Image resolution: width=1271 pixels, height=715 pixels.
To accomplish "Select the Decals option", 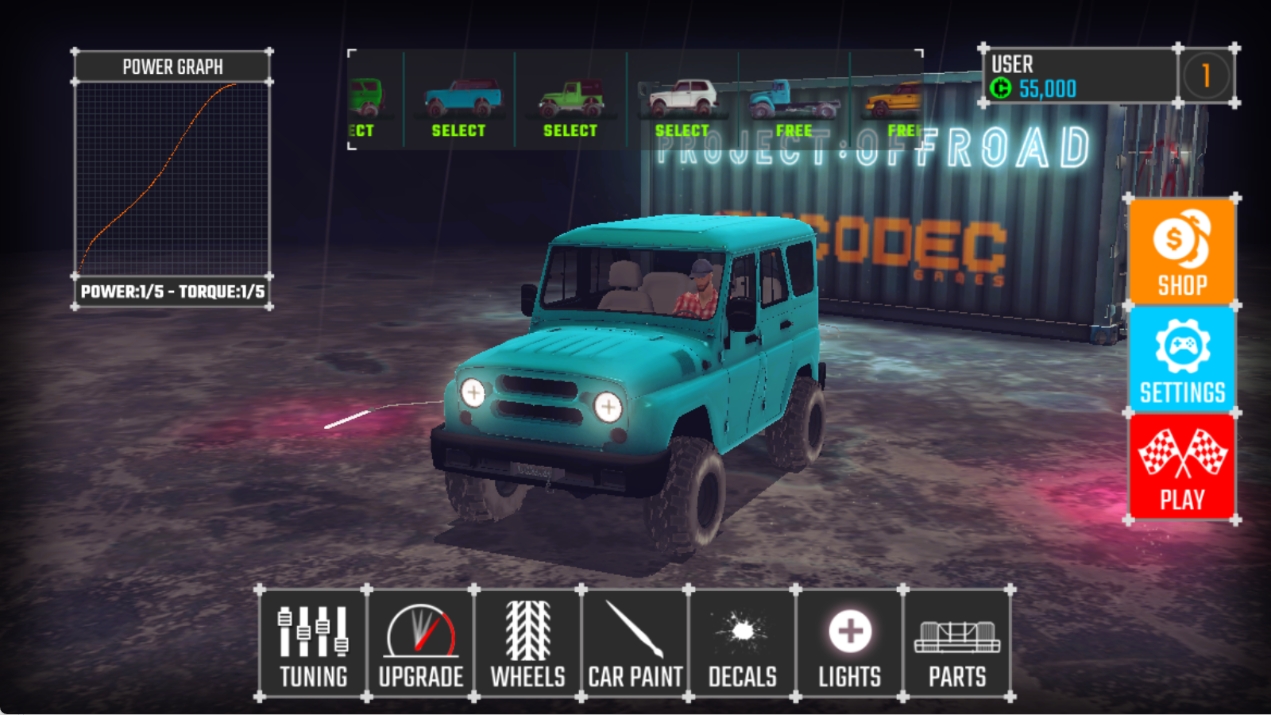I will point(742,643).
